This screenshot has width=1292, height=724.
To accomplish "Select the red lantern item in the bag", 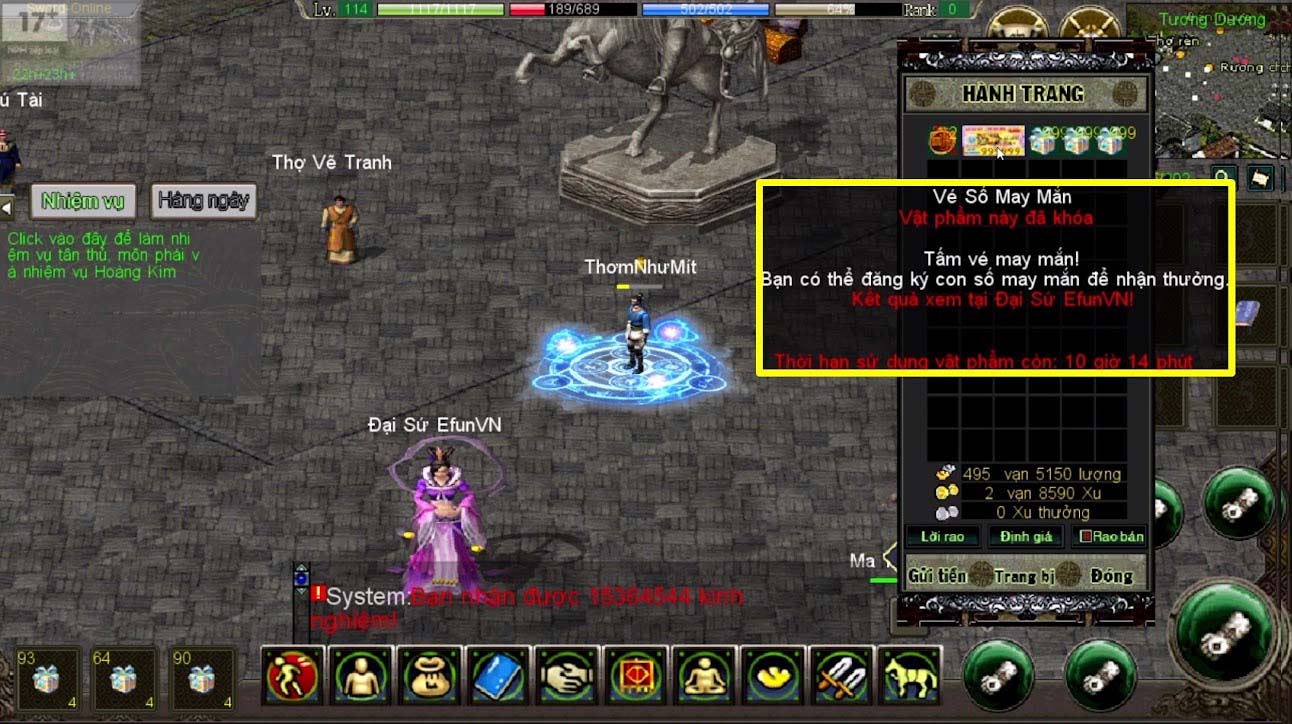I will click(942, 141).
